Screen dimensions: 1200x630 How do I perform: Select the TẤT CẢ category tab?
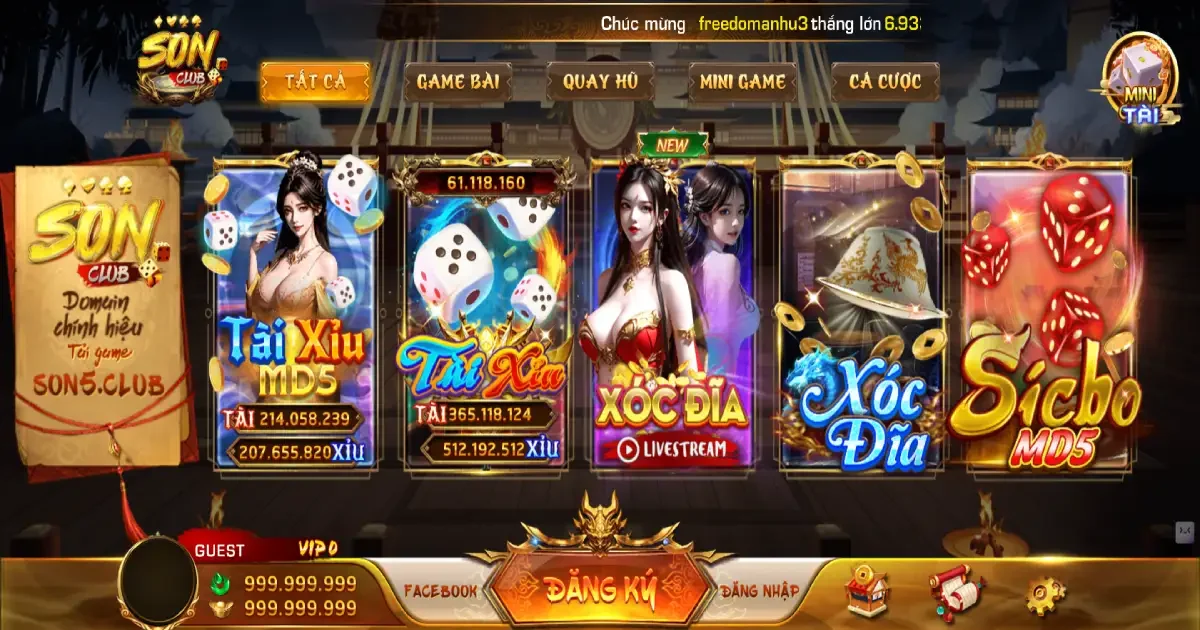pos(315,82)
